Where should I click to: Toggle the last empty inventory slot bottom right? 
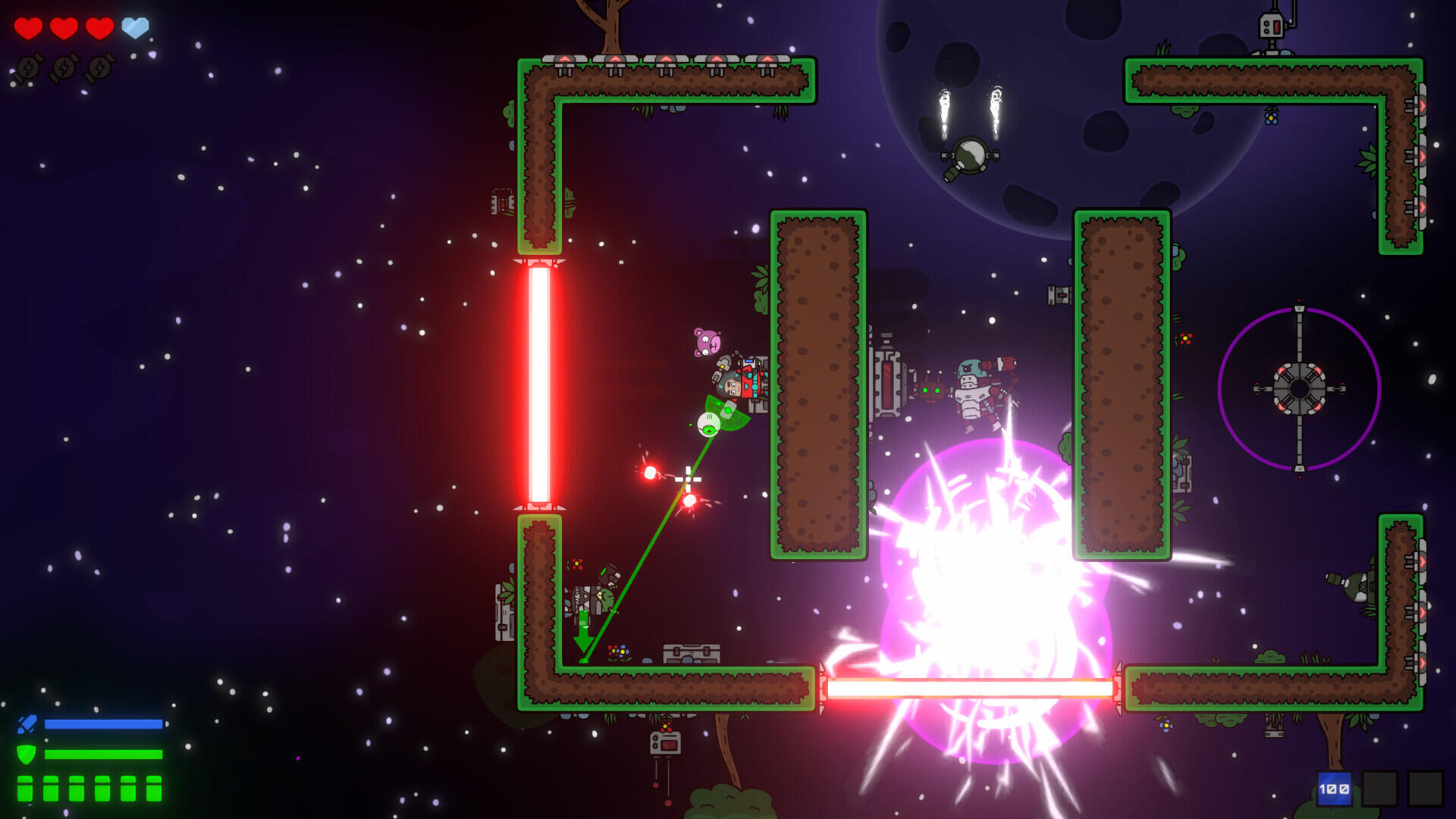tap(1424, 788)
